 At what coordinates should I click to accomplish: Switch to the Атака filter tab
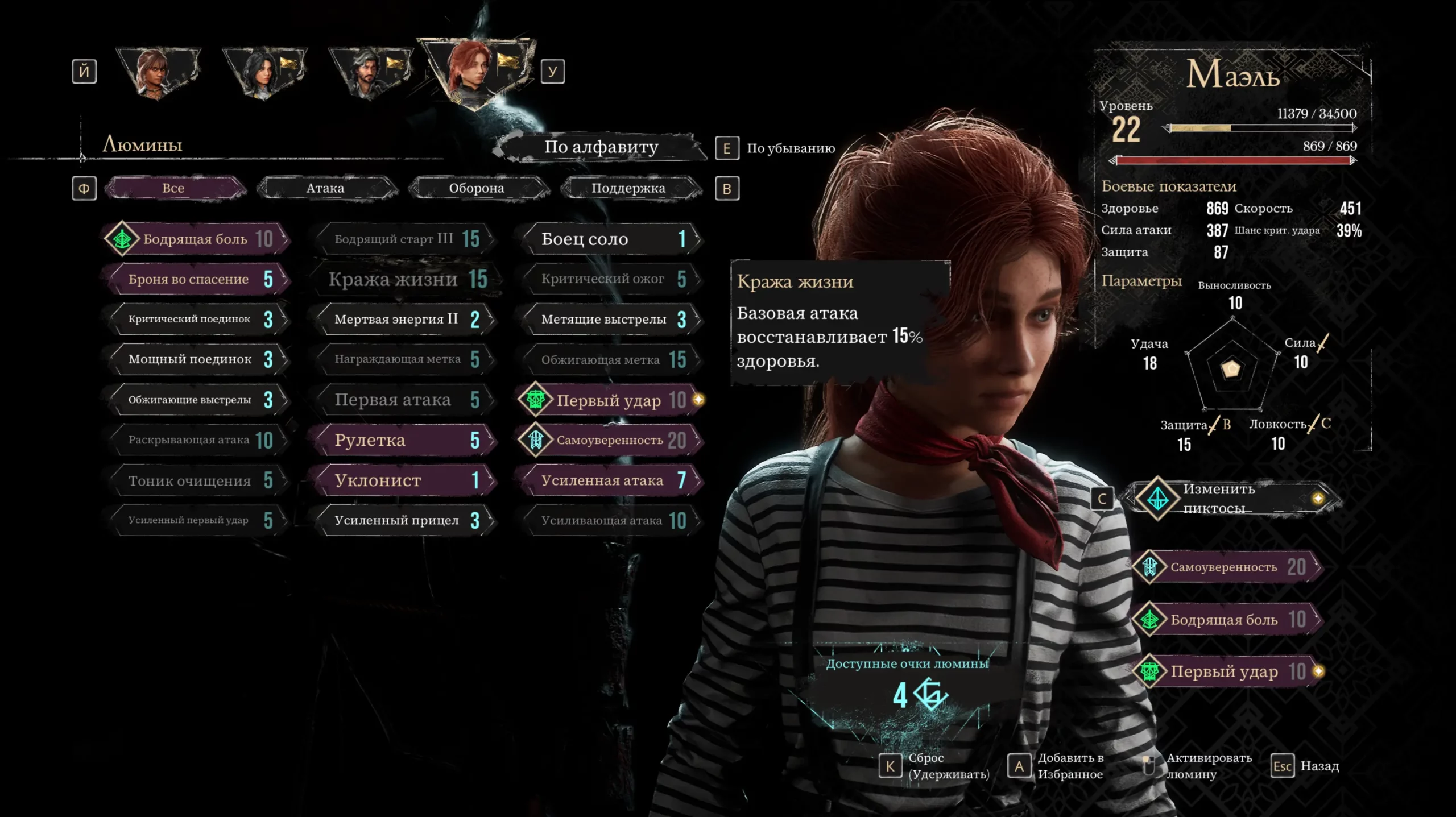(325, 188)
